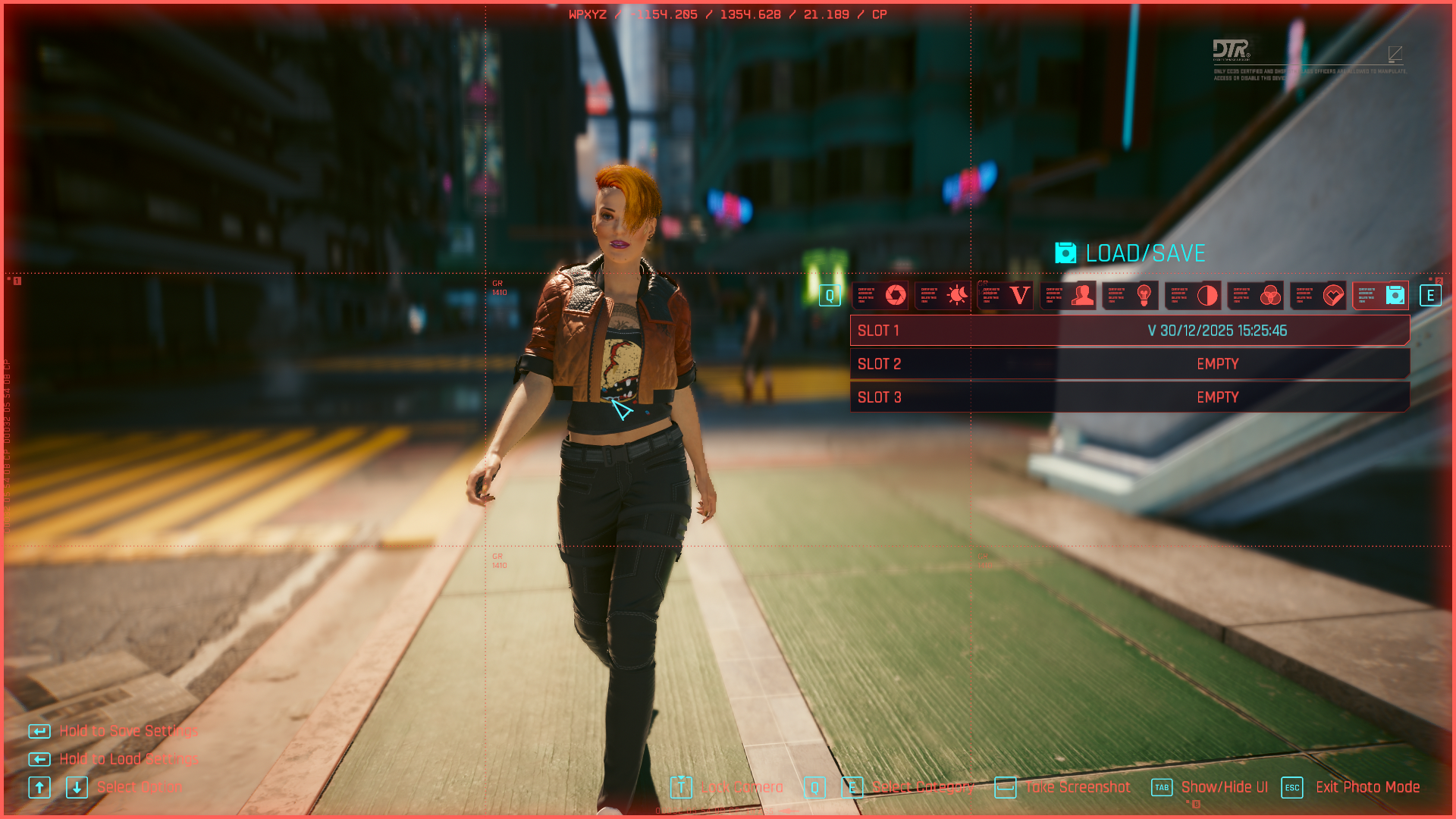
Task: Click Hold to Save Settings label
Action: click(x=128, y=731)
